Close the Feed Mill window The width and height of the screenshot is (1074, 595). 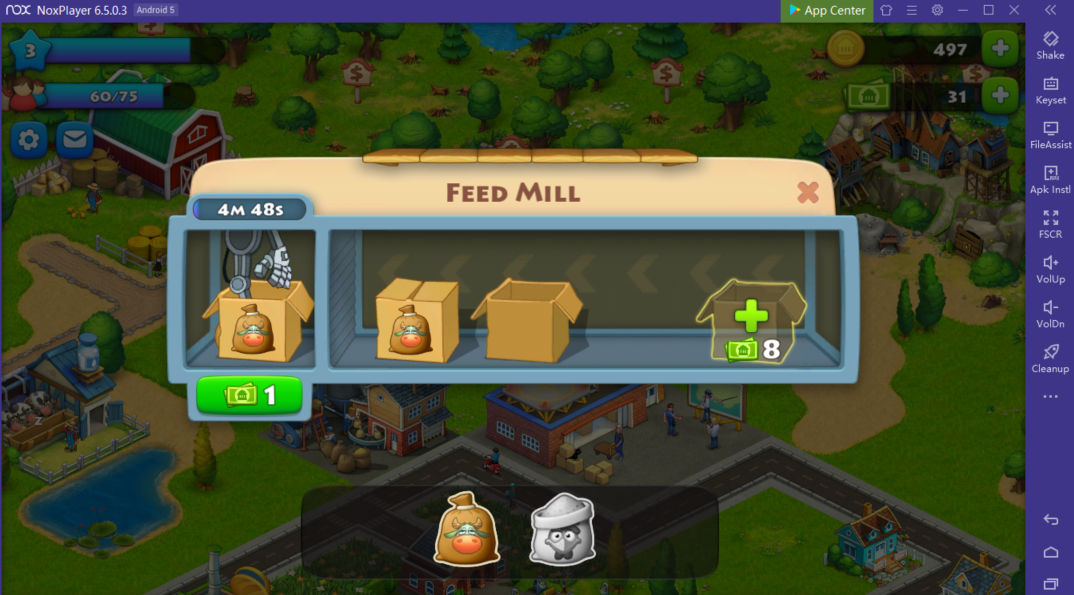(808, 192)
